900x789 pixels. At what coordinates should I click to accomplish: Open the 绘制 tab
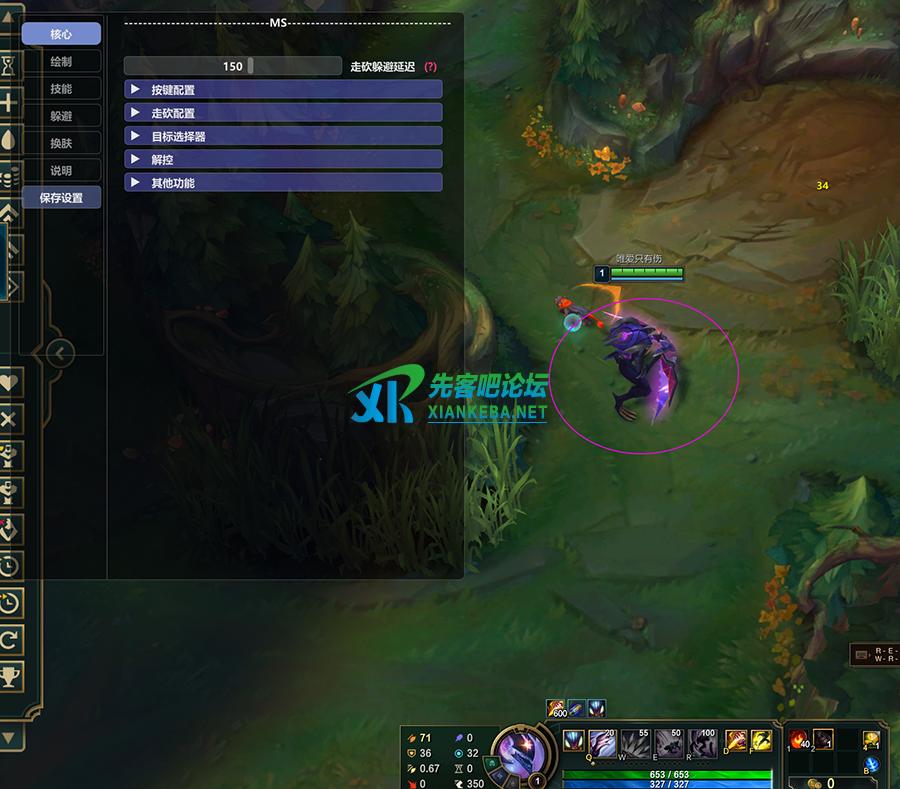click(61, 62)
